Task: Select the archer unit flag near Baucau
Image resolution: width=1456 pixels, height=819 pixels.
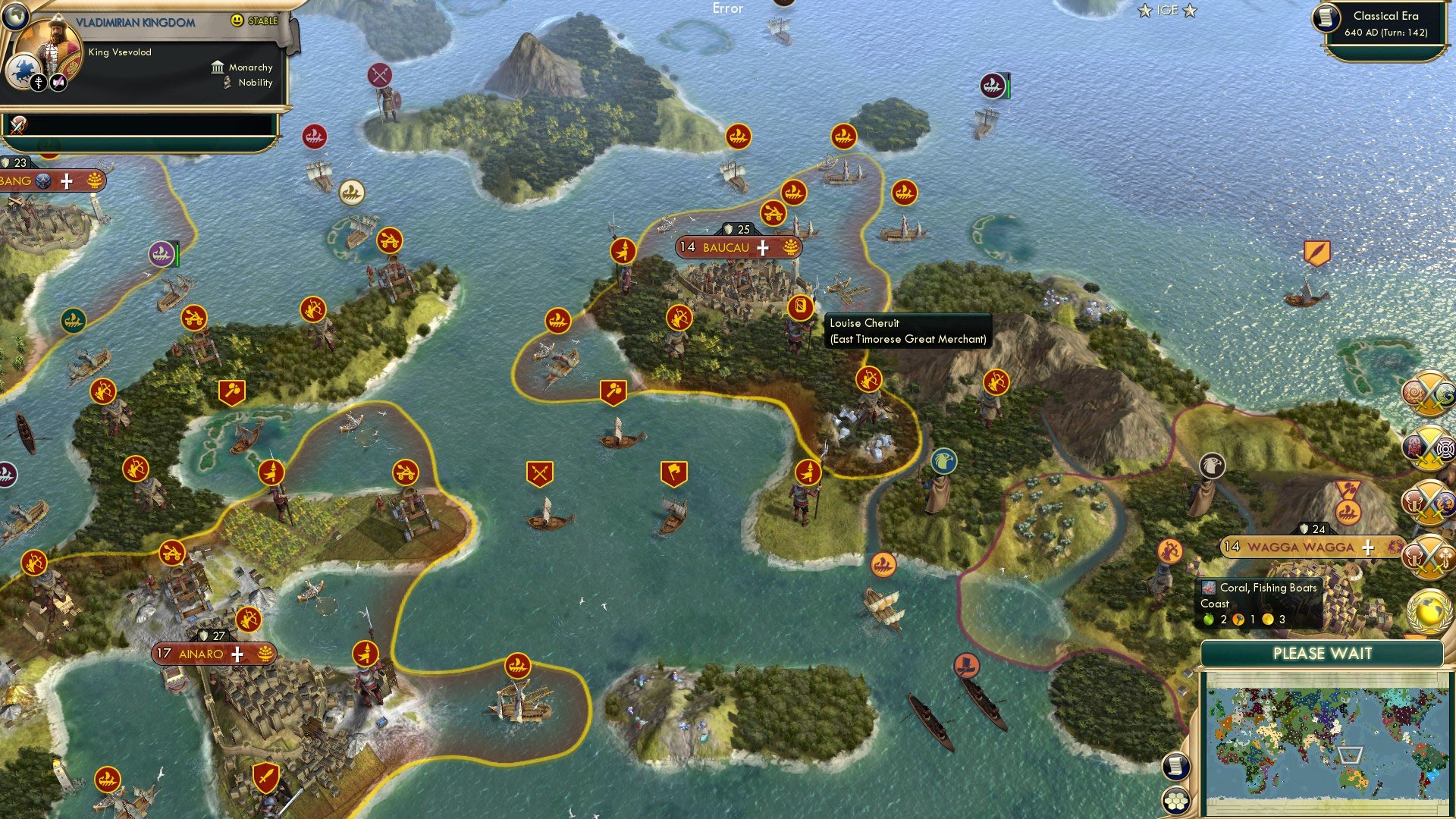Action: coord(679,316)
